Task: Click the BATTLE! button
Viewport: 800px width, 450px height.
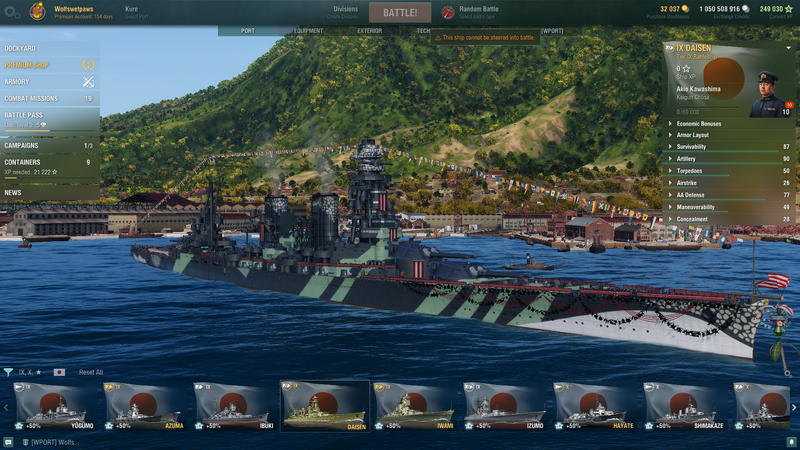Action: point(400,13)
